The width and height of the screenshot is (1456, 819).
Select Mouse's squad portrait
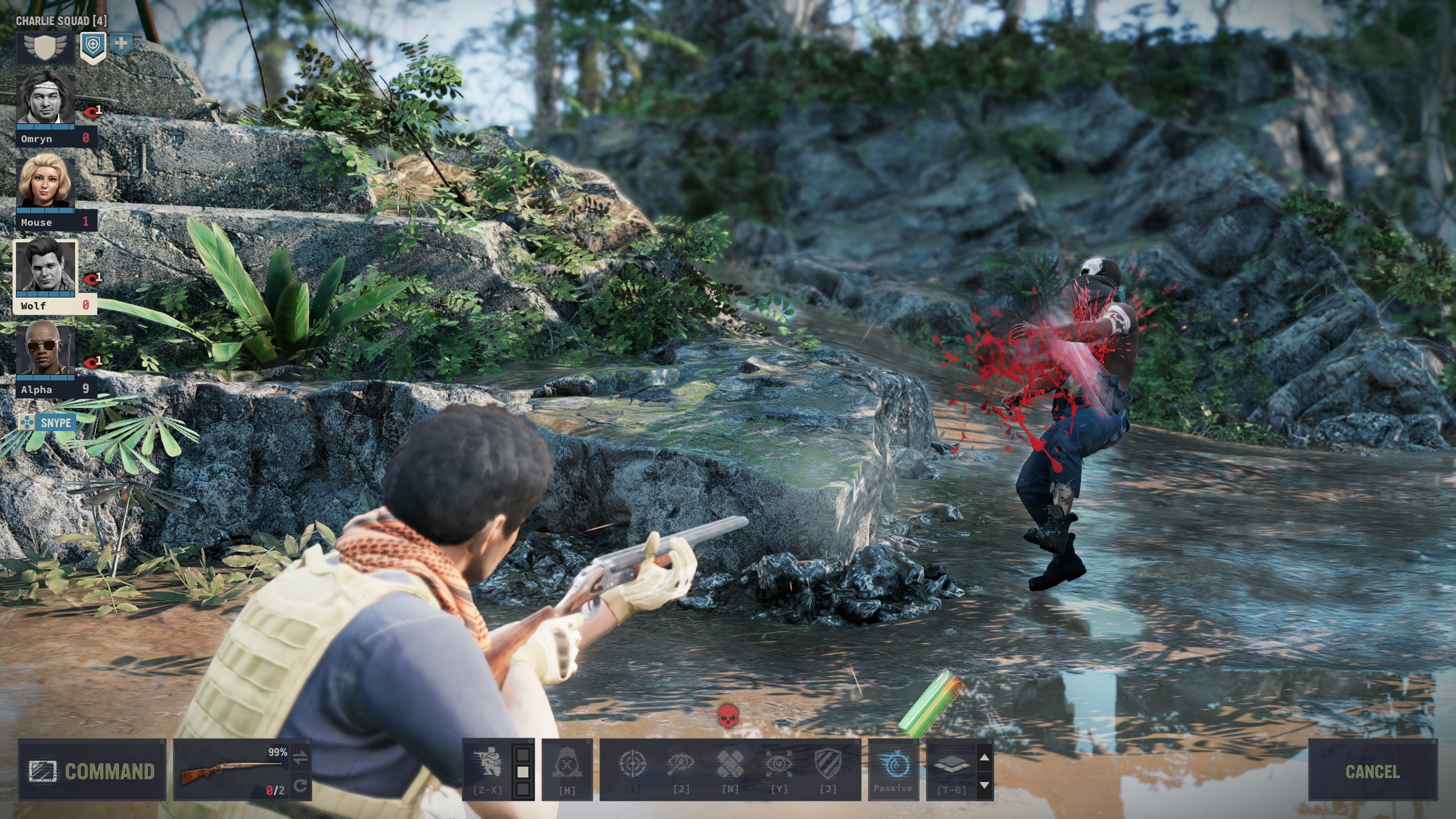(45, 183)
